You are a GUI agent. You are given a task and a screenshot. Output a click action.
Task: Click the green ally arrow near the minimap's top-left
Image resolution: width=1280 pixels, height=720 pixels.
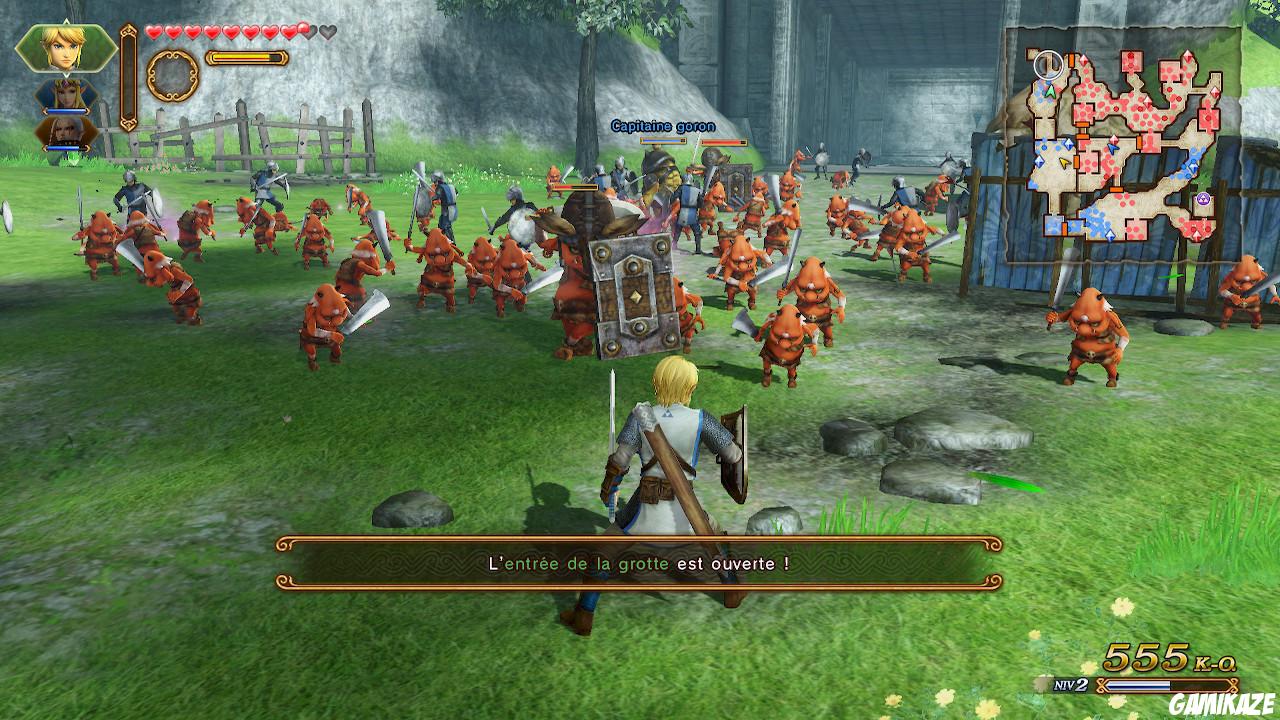[1050, 92]
